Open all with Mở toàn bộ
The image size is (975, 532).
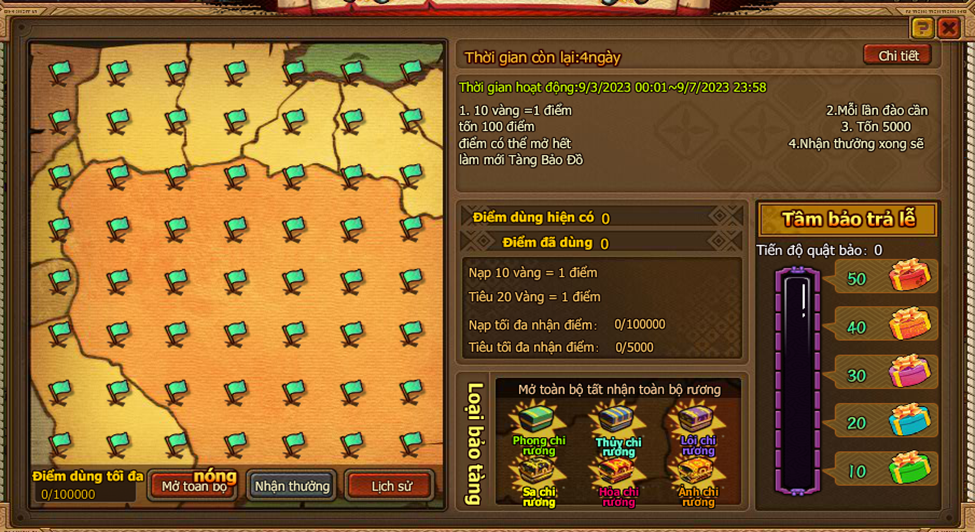click(x=194, y=486)
